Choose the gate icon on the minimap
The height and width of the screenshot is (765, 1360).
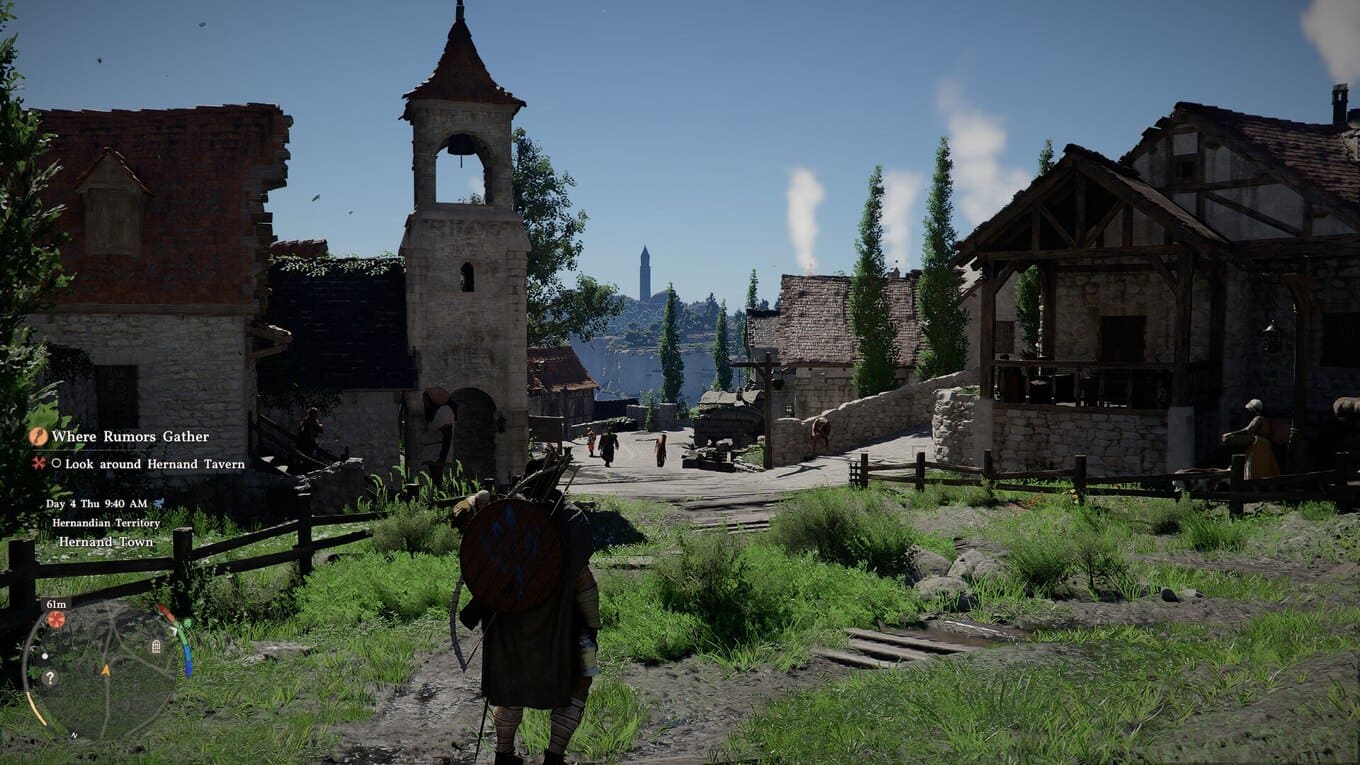pyautogui.click(x=156, y=646)
